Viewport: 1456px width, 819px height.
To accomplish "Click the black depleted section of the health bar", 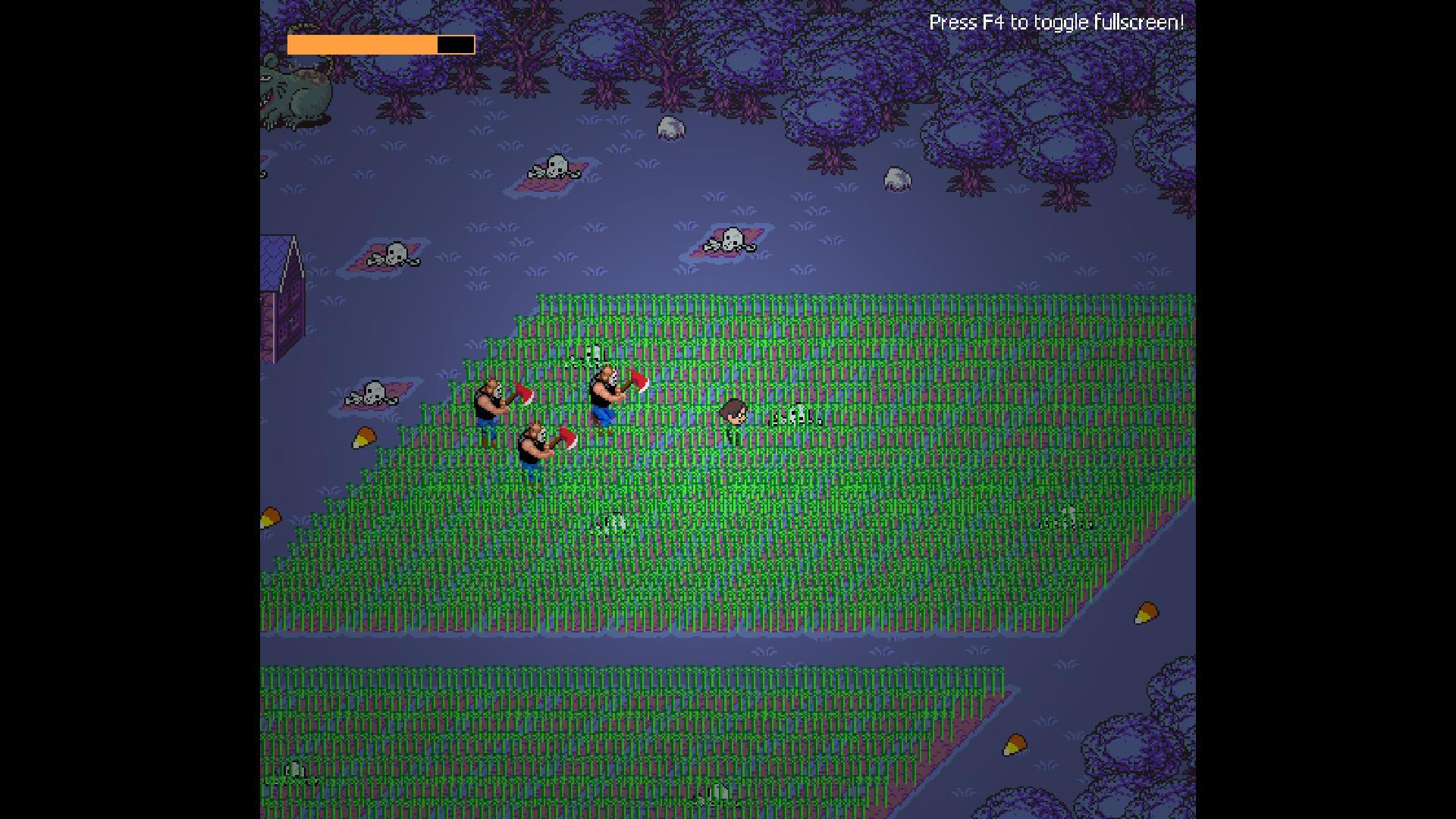I will (x=455, y=44).
